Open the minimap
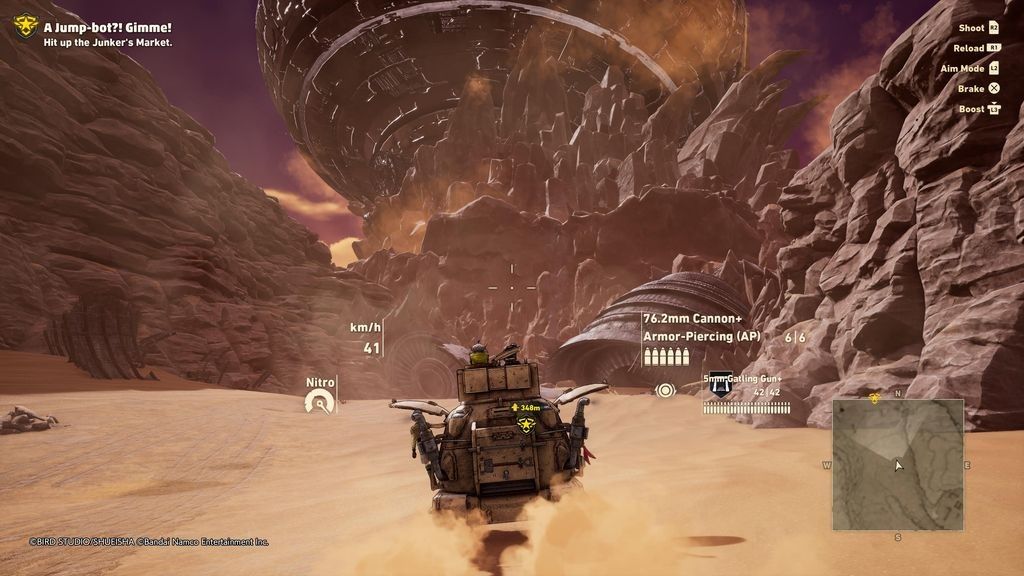This screenshot has height=576, width=1024. point(897,464)
